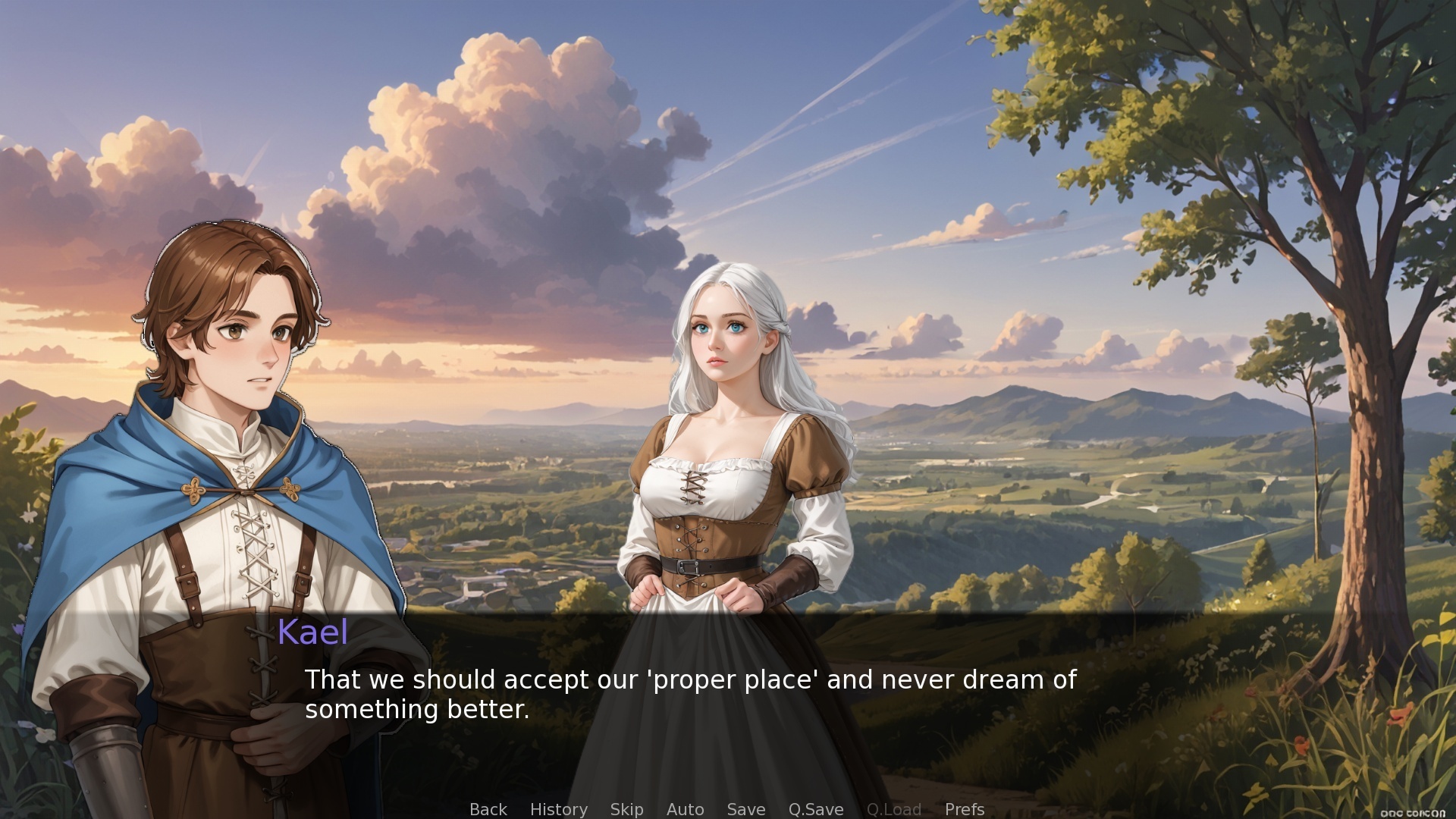The image size is (1456, 819).
Task: Click the quick menu bar at the bottom
Action: point(728,809)
